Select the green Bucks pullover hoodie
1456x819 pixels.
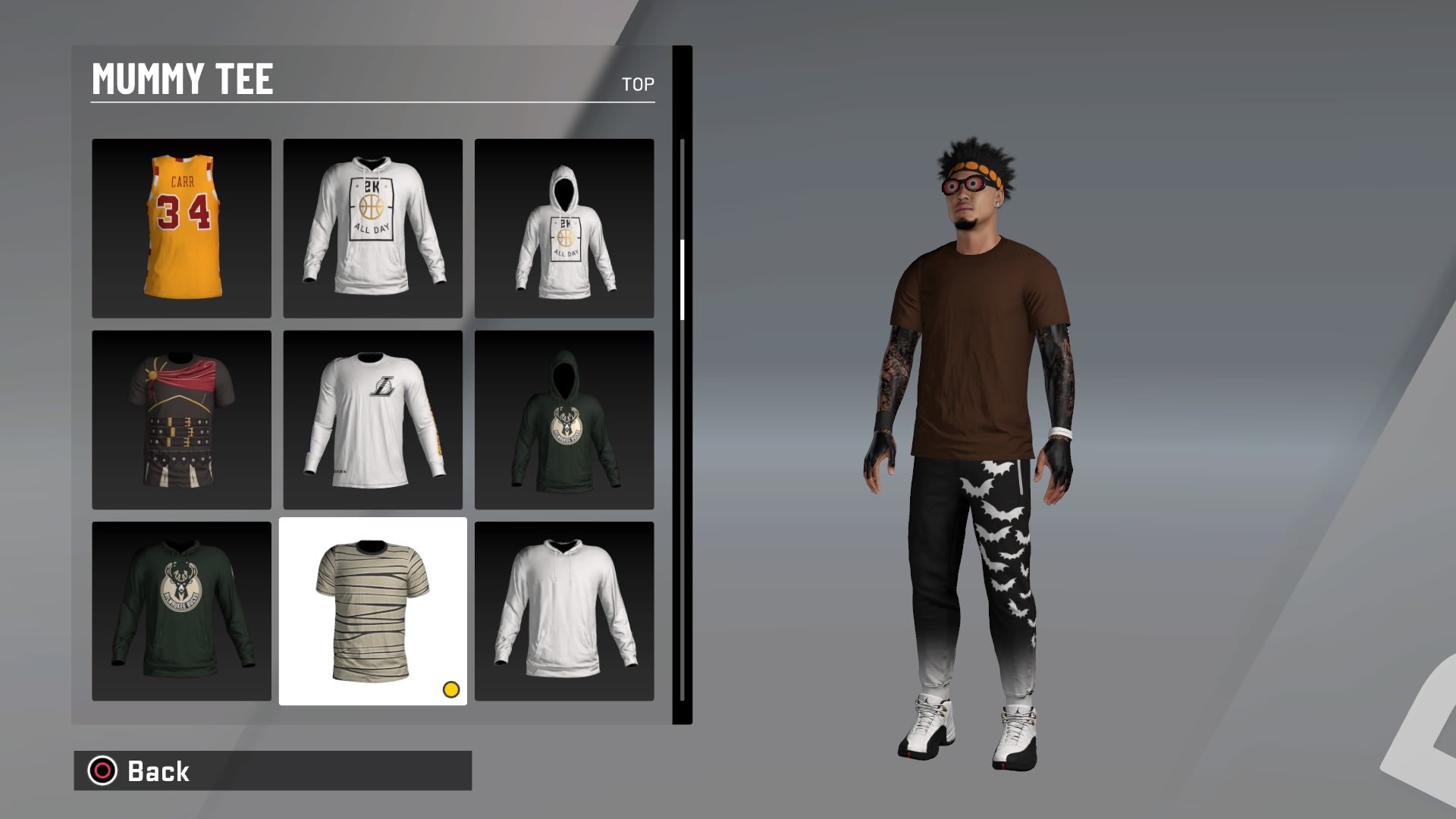(x=565, y=419)
